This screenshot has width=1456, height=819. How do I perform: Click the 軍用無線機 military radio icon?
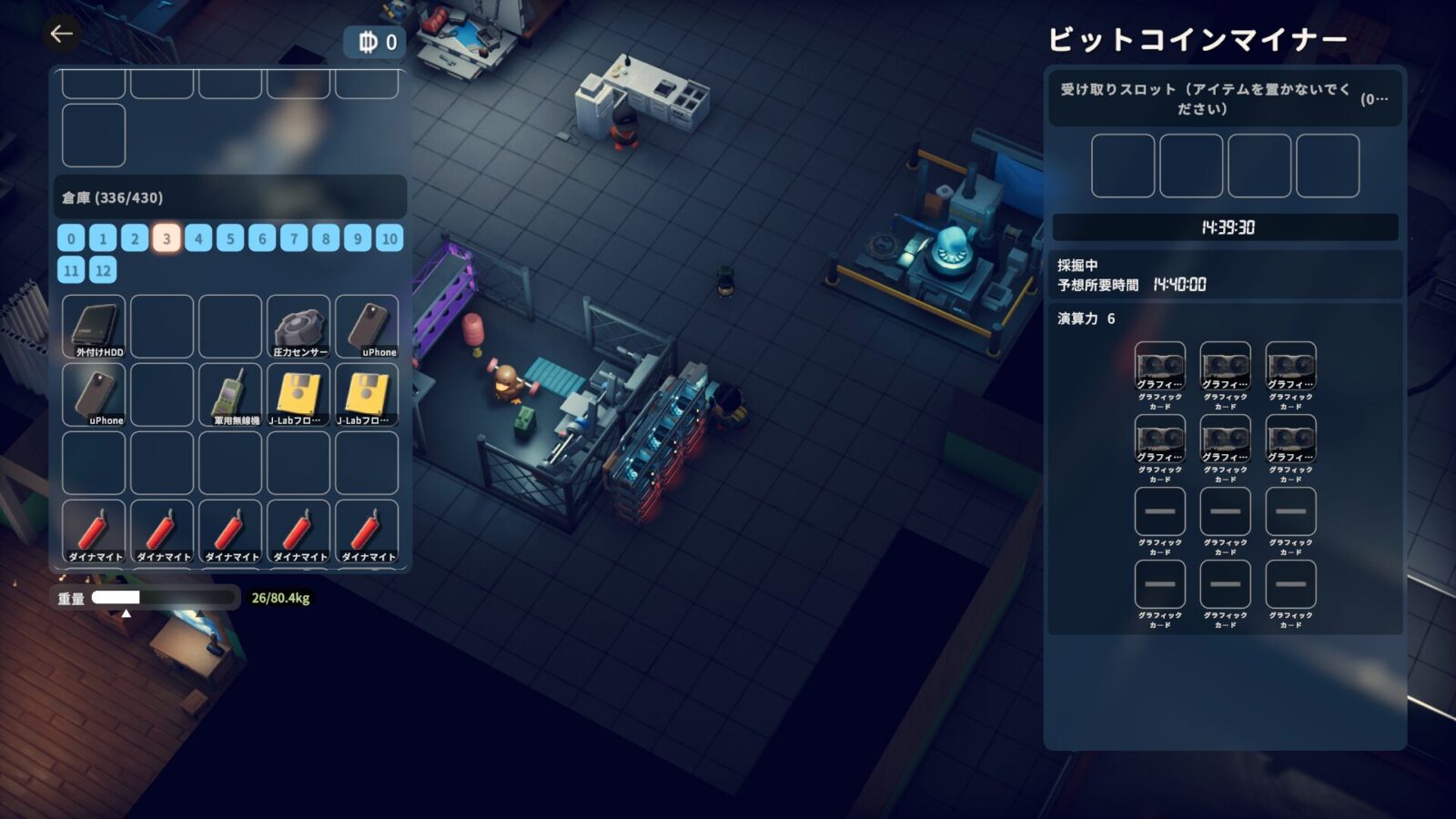pyautogui.click(x=230, y=393)
